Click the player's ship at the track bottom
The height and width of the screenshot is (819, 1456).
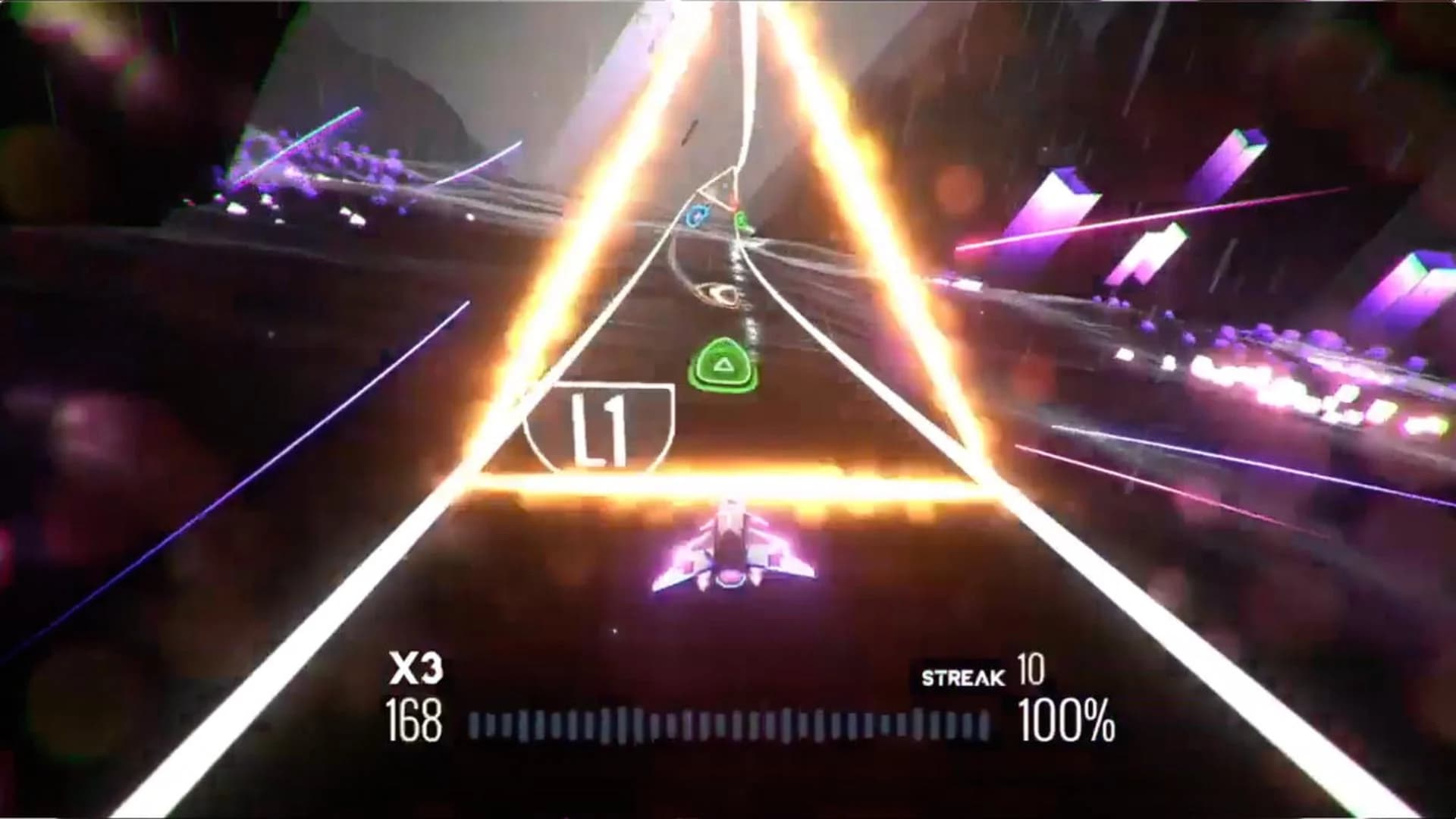(x=732, y=546)
